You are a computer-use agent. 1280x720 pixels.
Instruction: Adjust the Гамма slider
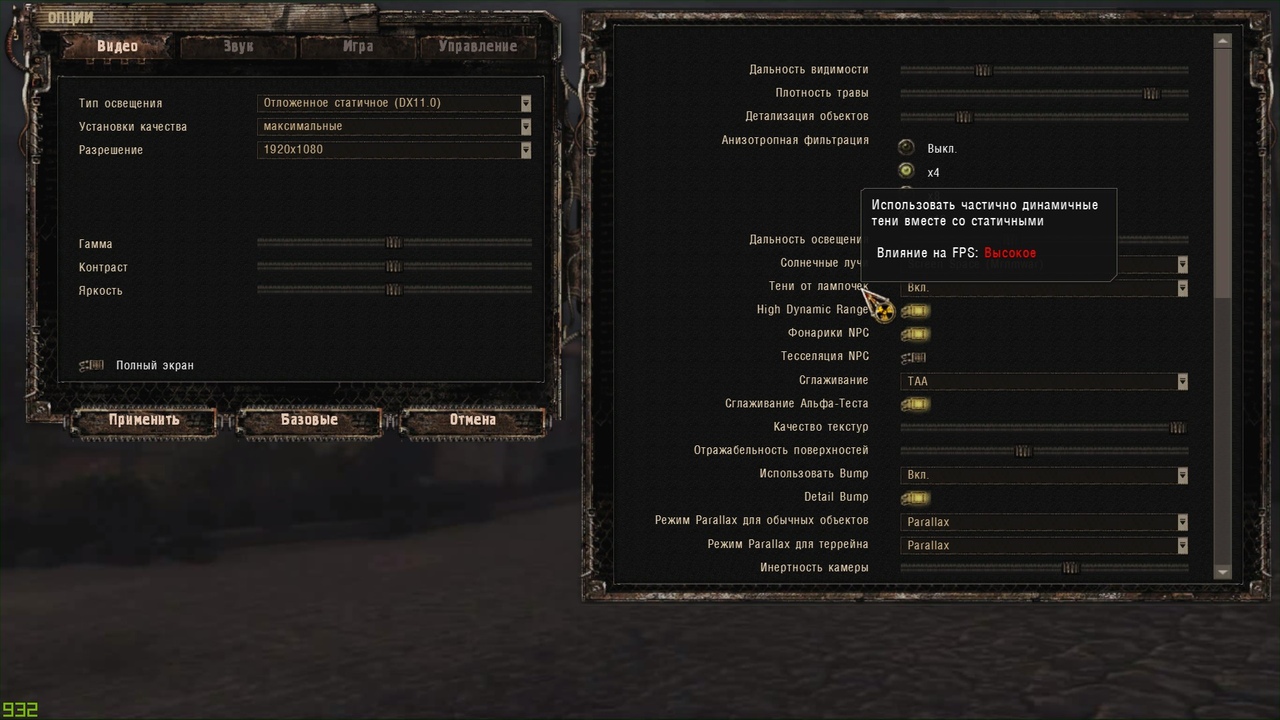(394, 242)
